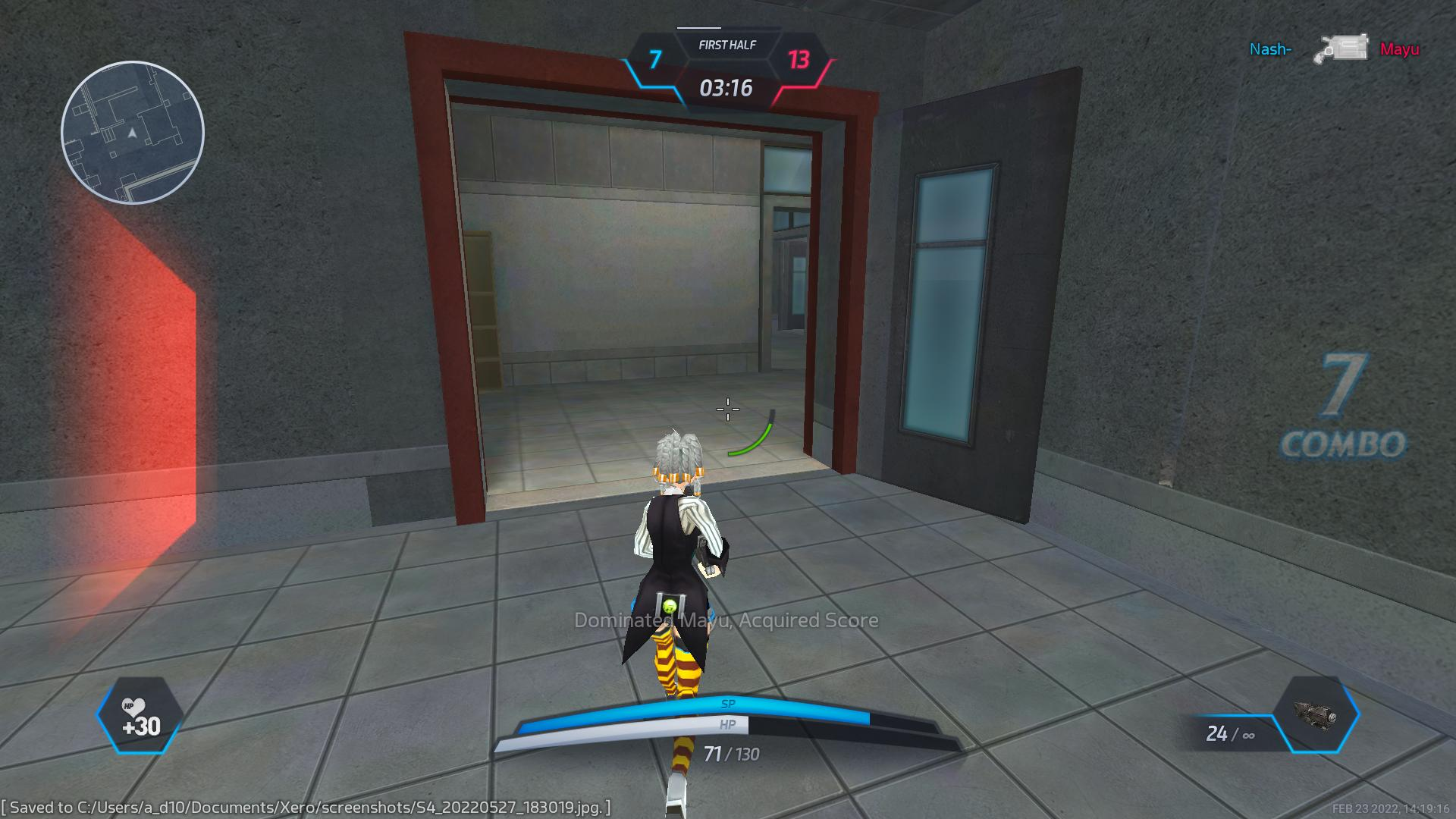The image size is (1456, 819).
Task: Select the HP +30 skill icon
Action: (x=140, y=716)
